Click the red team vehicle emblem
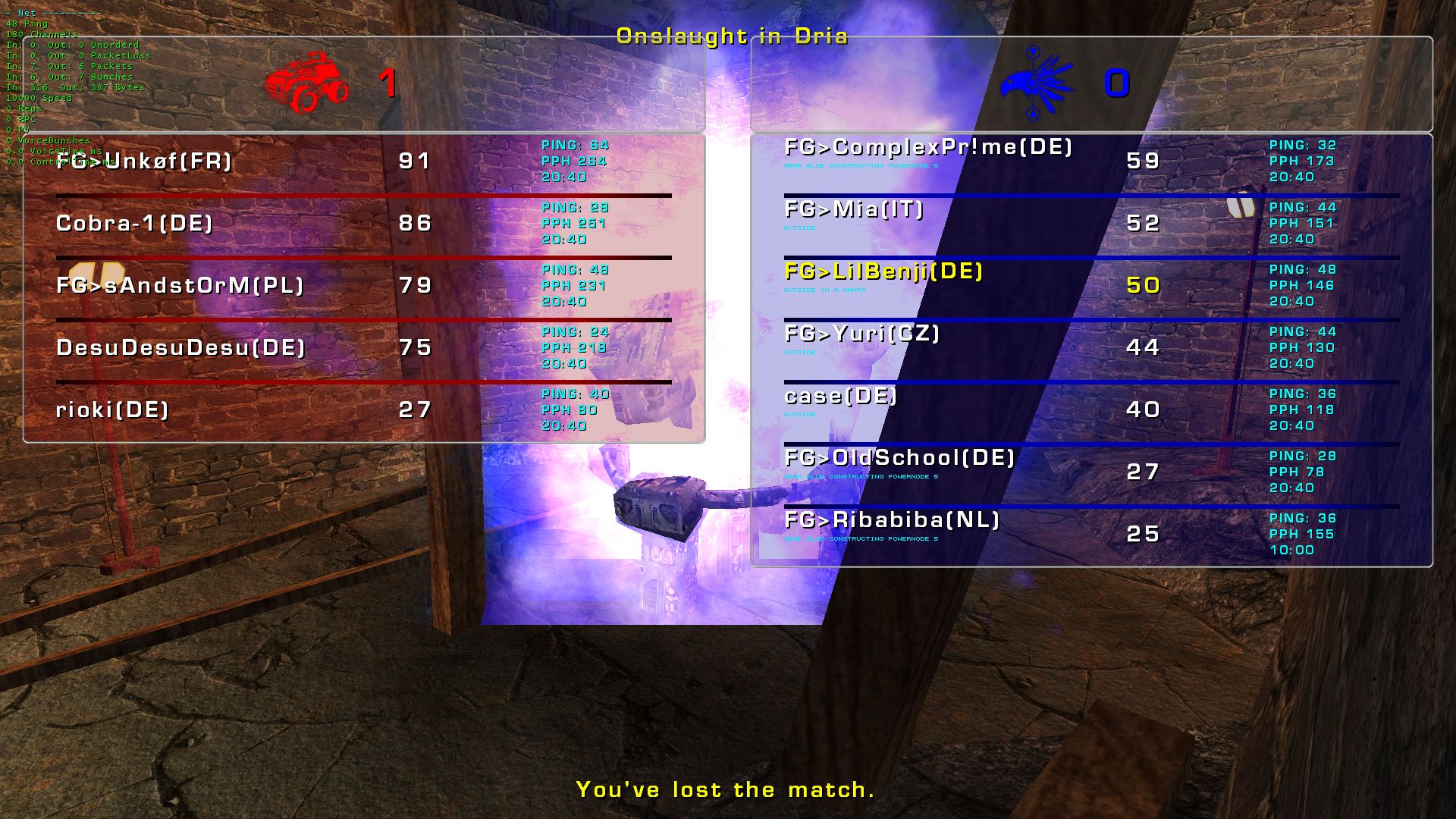 point(307,83)
